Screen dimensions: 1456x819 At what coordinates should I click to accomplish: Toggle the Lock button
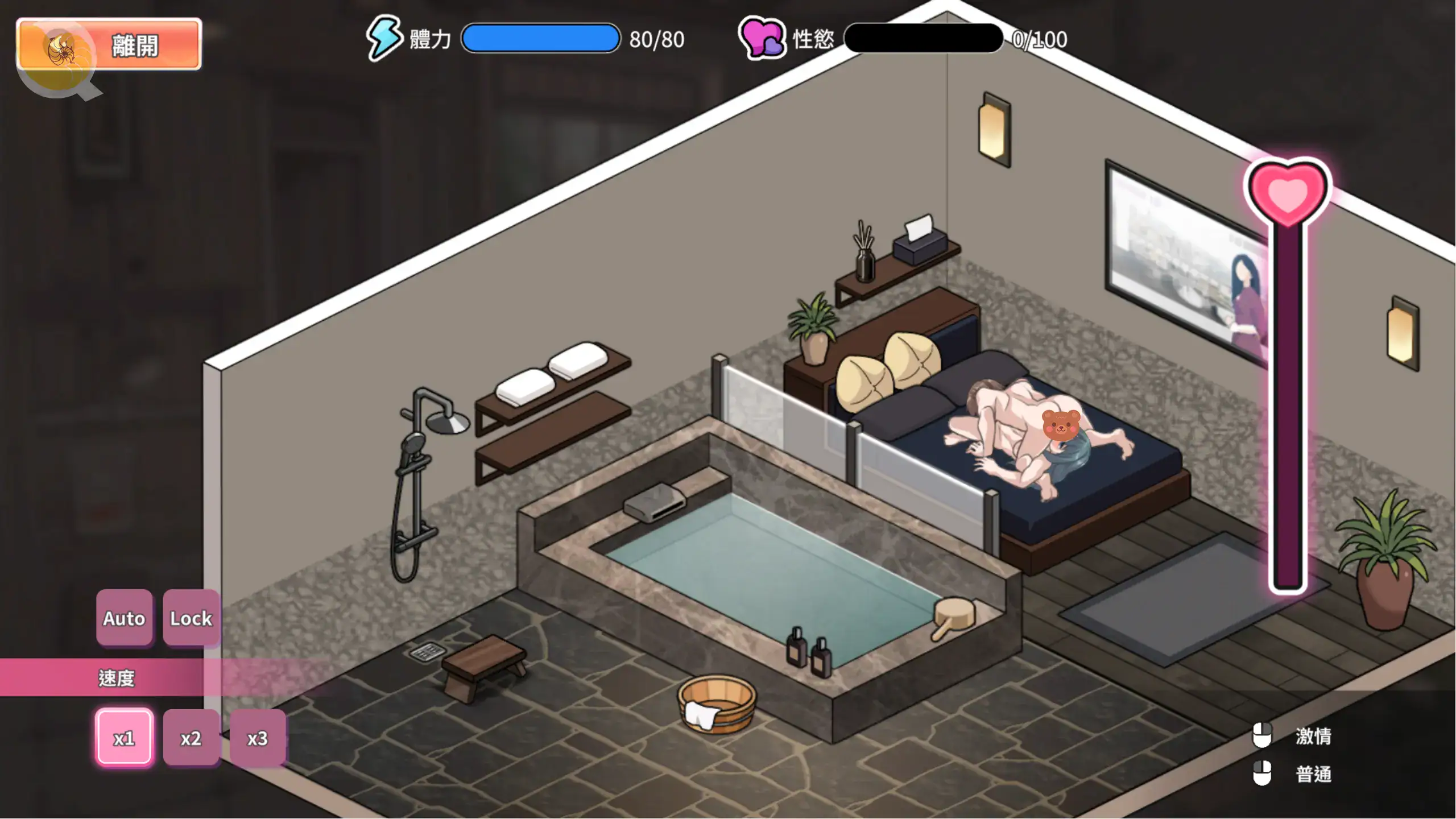click(x=191, y=618)
